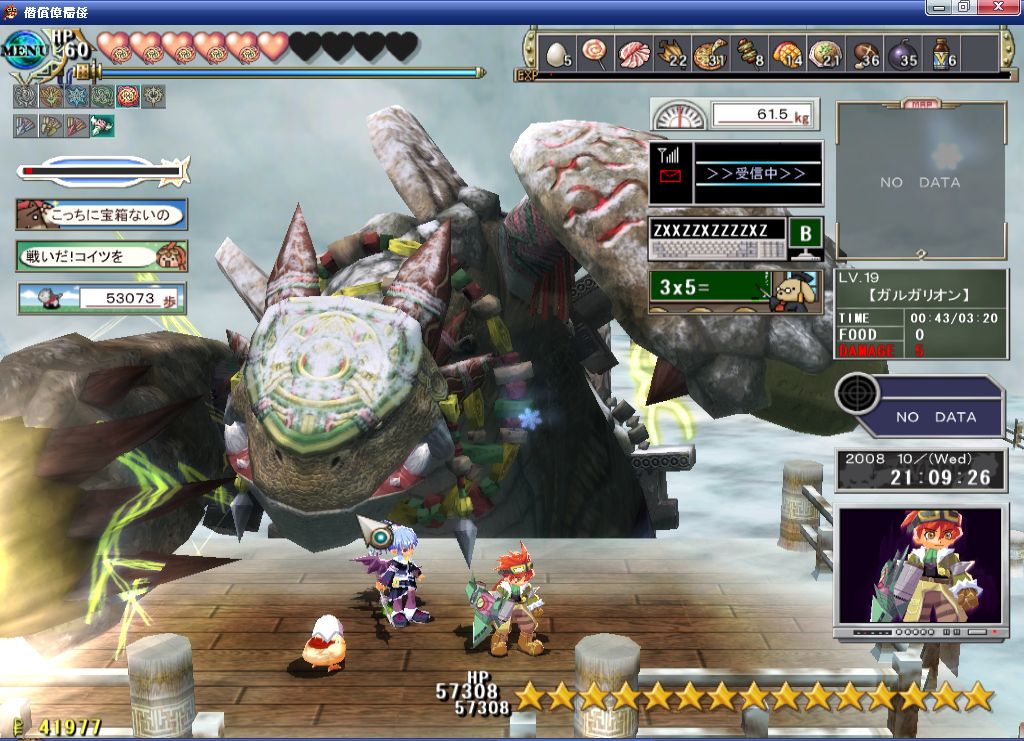Select the mushroom item slot

tap(862, 53)
